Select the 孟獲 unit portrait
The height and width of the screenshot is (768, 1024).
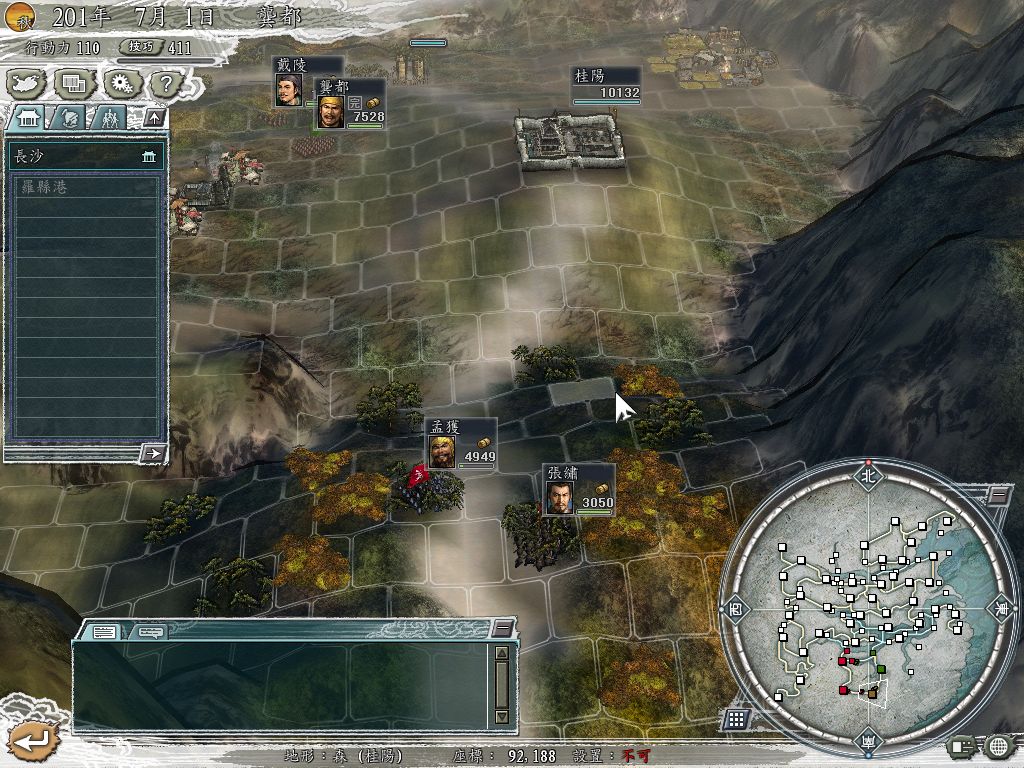443,451
